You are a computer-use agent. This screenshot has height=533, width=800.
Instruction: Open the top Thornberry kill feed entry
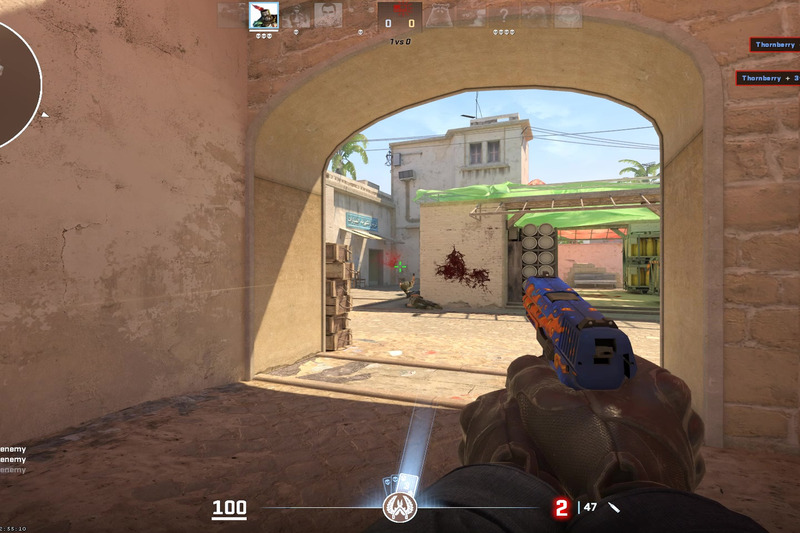point(775,45)
